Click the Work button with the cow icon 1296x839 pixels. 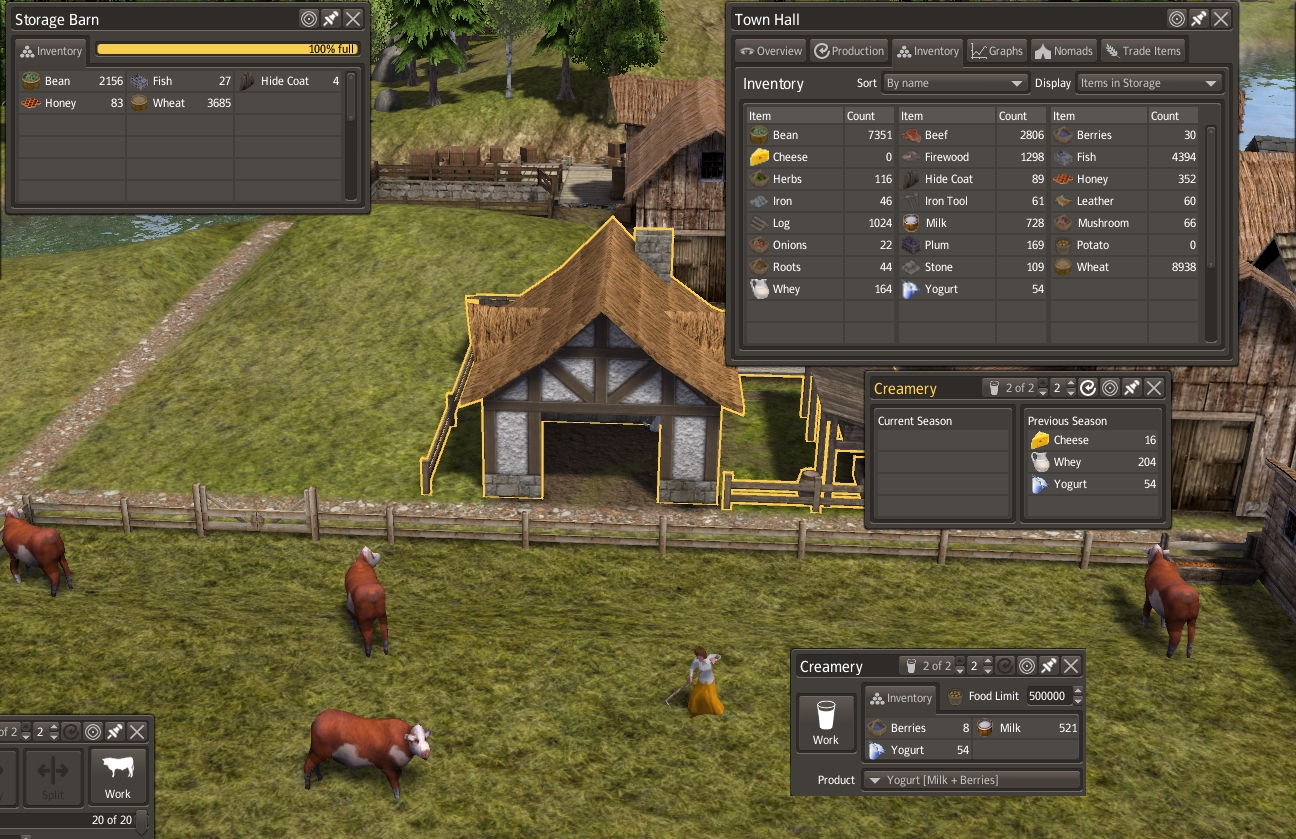click(118, 776)
